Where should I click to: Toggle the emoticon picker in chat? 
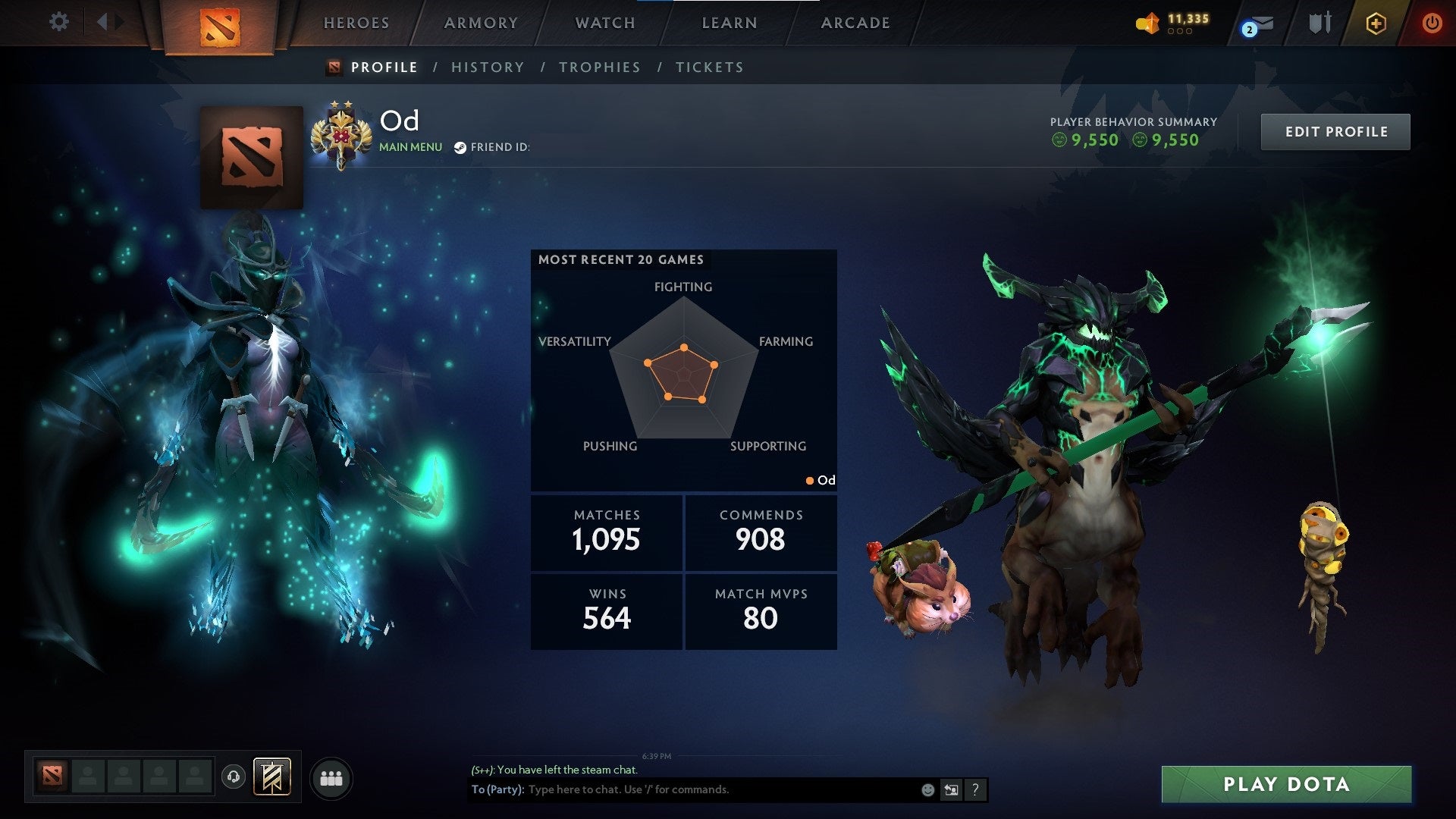point(927,789)
